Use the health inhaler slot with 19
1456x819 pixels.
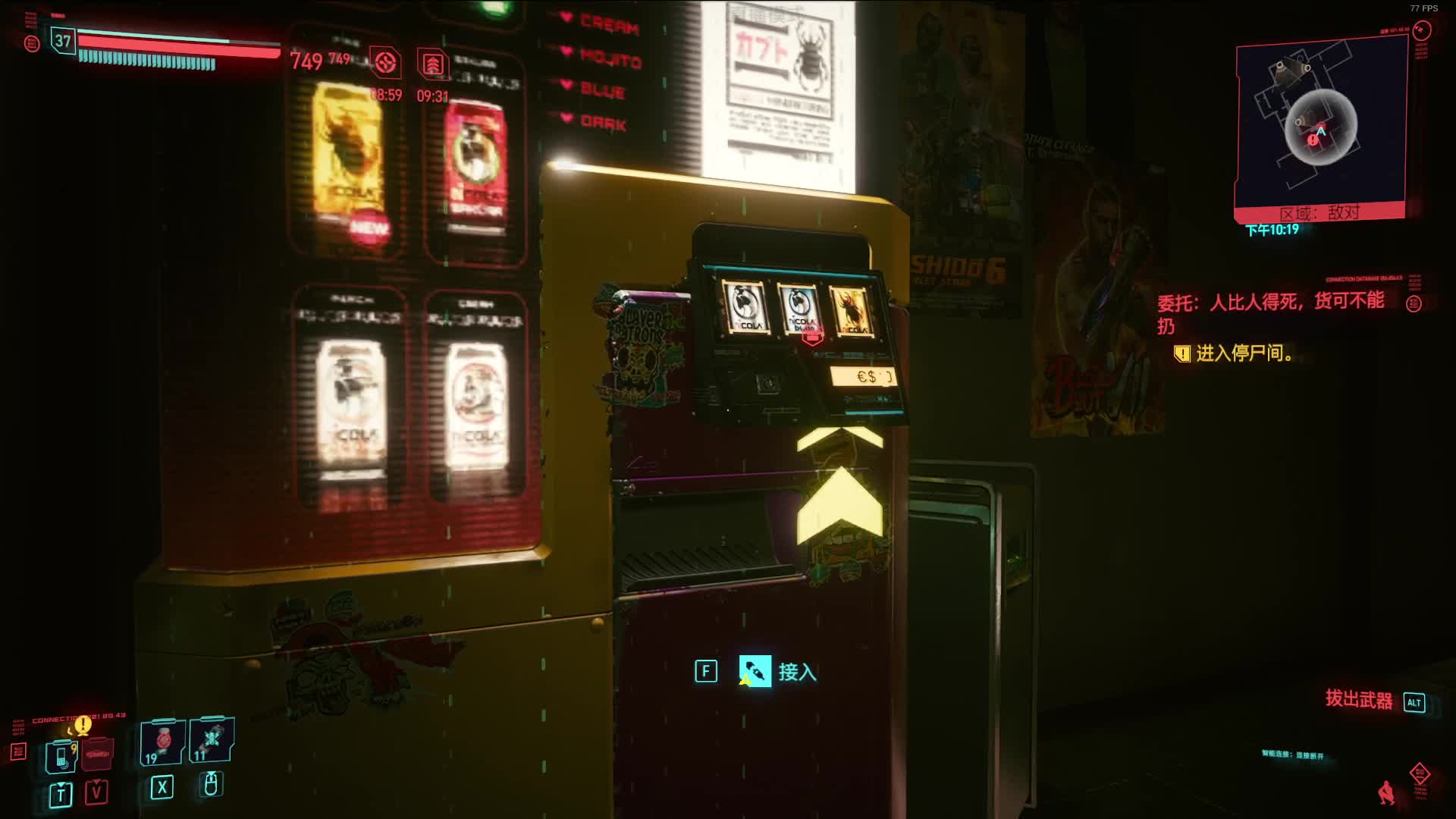tap(162, 742)
